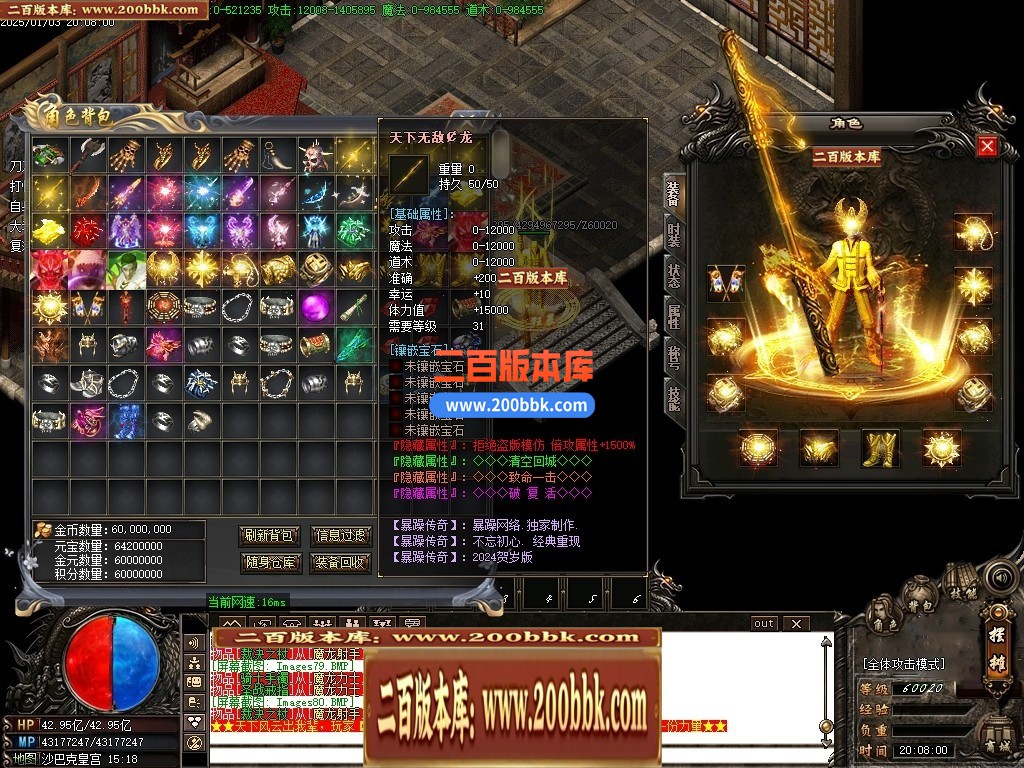Select the equipped golden boots slot
Screen dimensions: 1024x768
point(880,447)
